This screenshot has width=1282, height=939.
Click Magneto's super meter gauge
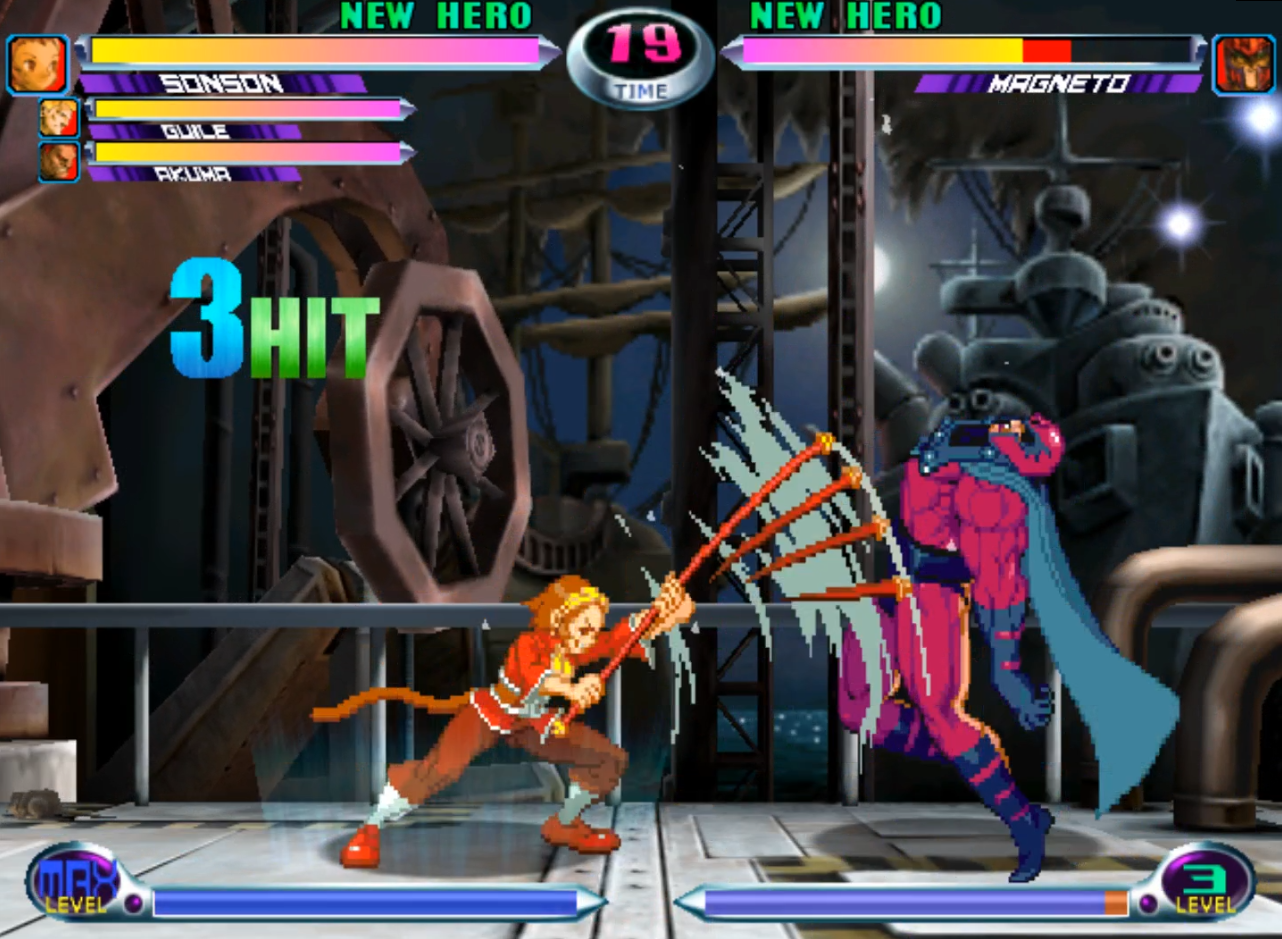[900, 901]
